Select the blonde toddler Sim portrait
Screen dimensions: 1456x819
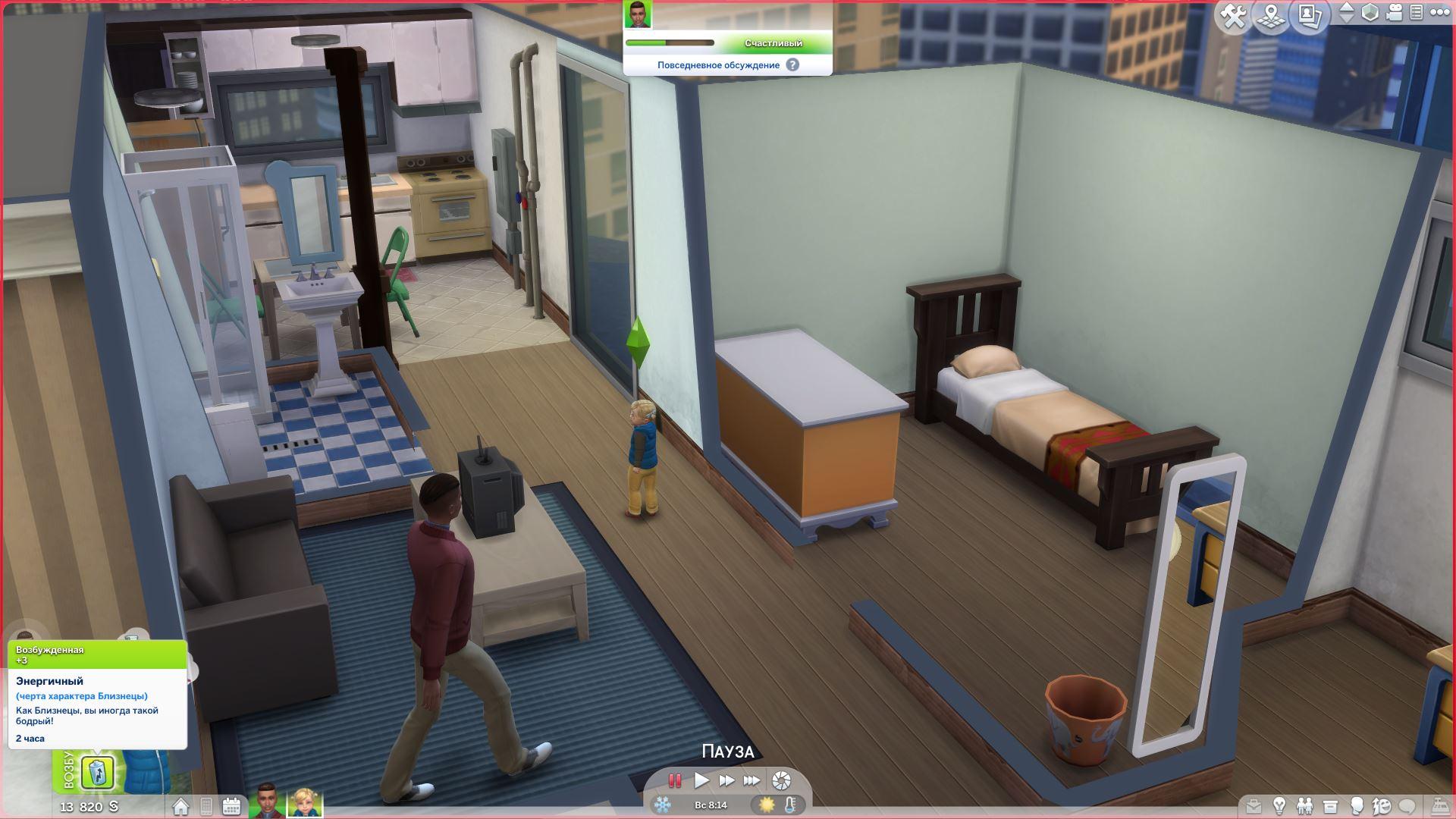click(305, 802)
